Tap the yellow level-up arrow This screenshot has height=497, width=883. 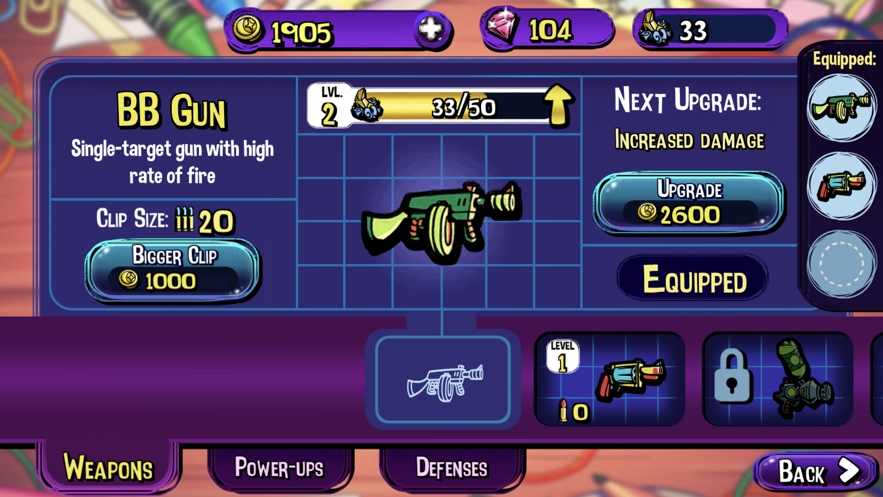point(557,105)
